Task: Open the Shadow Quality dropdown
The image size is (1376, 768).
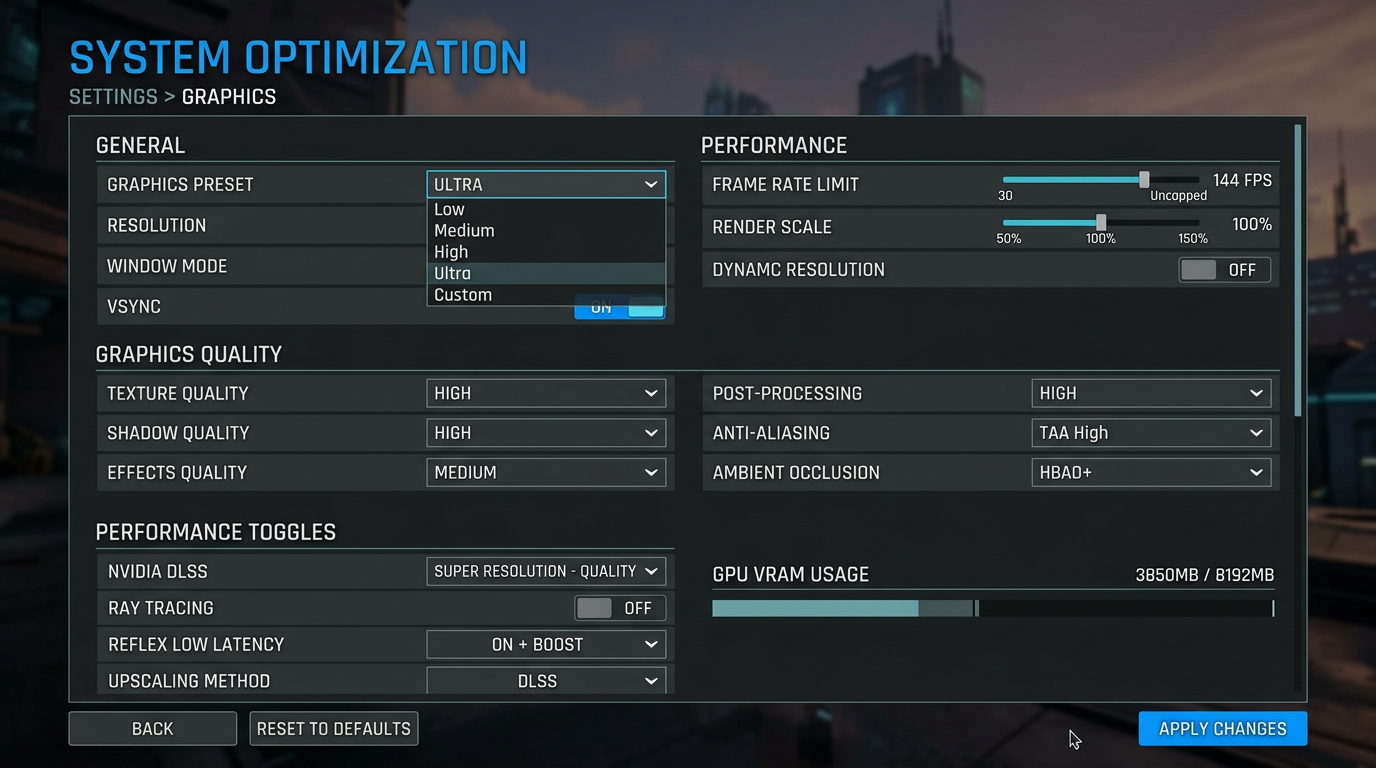Action: point(546,433)
